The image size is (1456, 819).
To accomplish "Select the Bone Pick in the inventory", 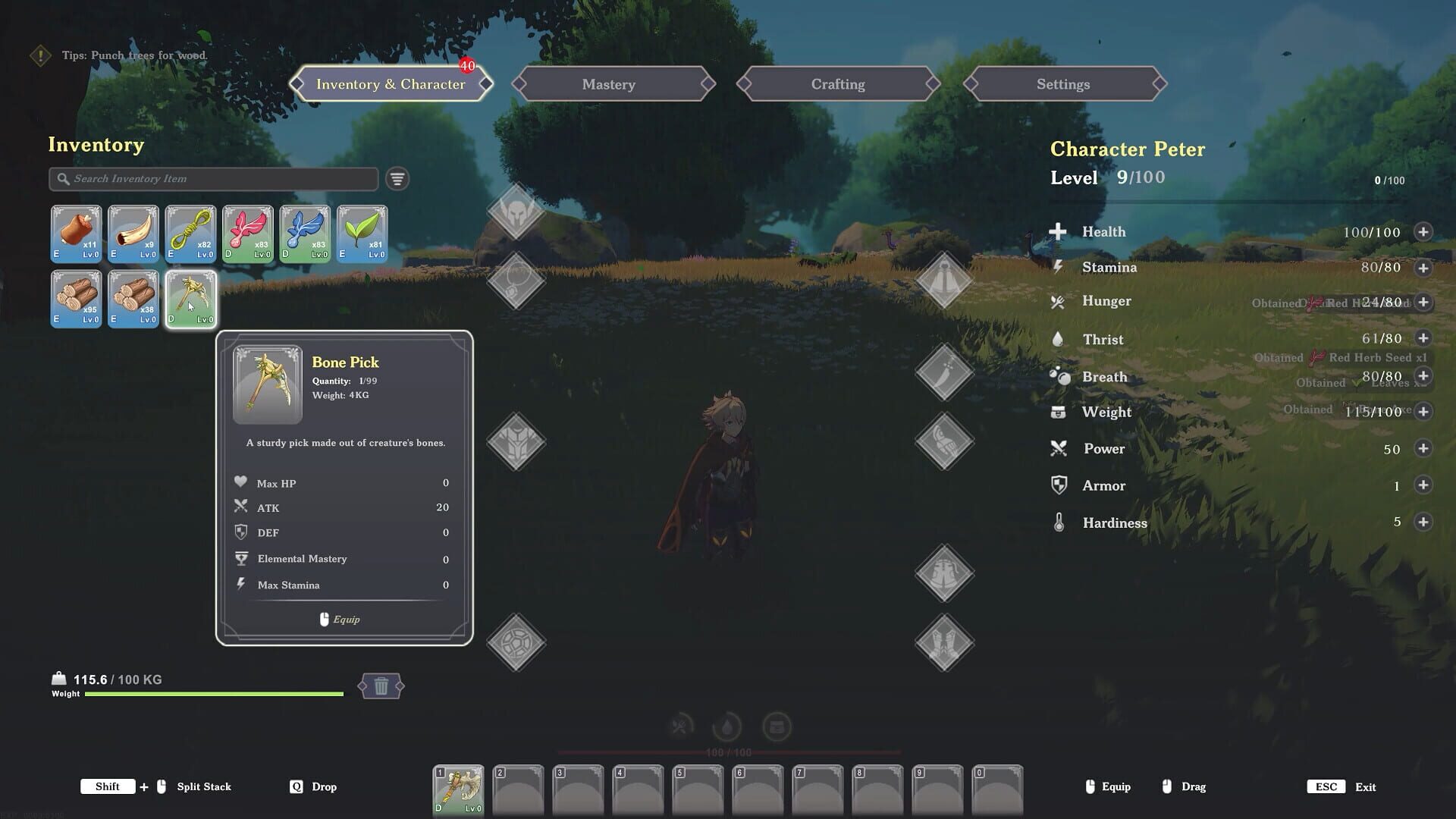I will click(x=190, y=299).
